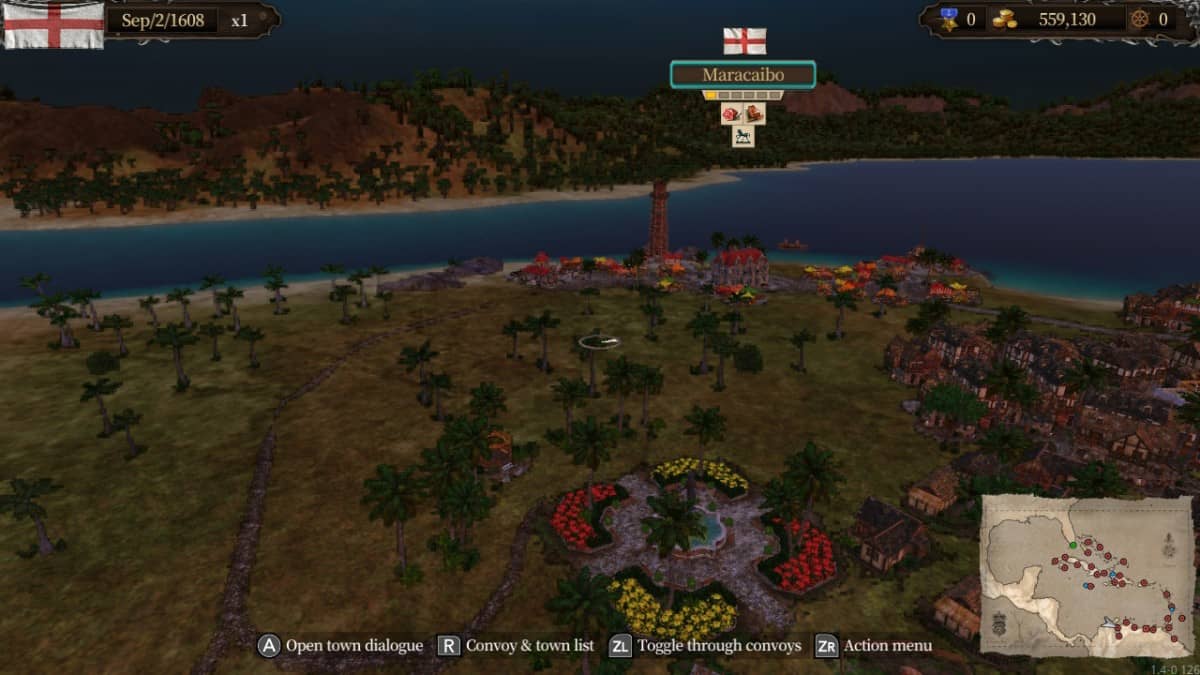Select the brown goods icon beside the meat

point(754,114)
